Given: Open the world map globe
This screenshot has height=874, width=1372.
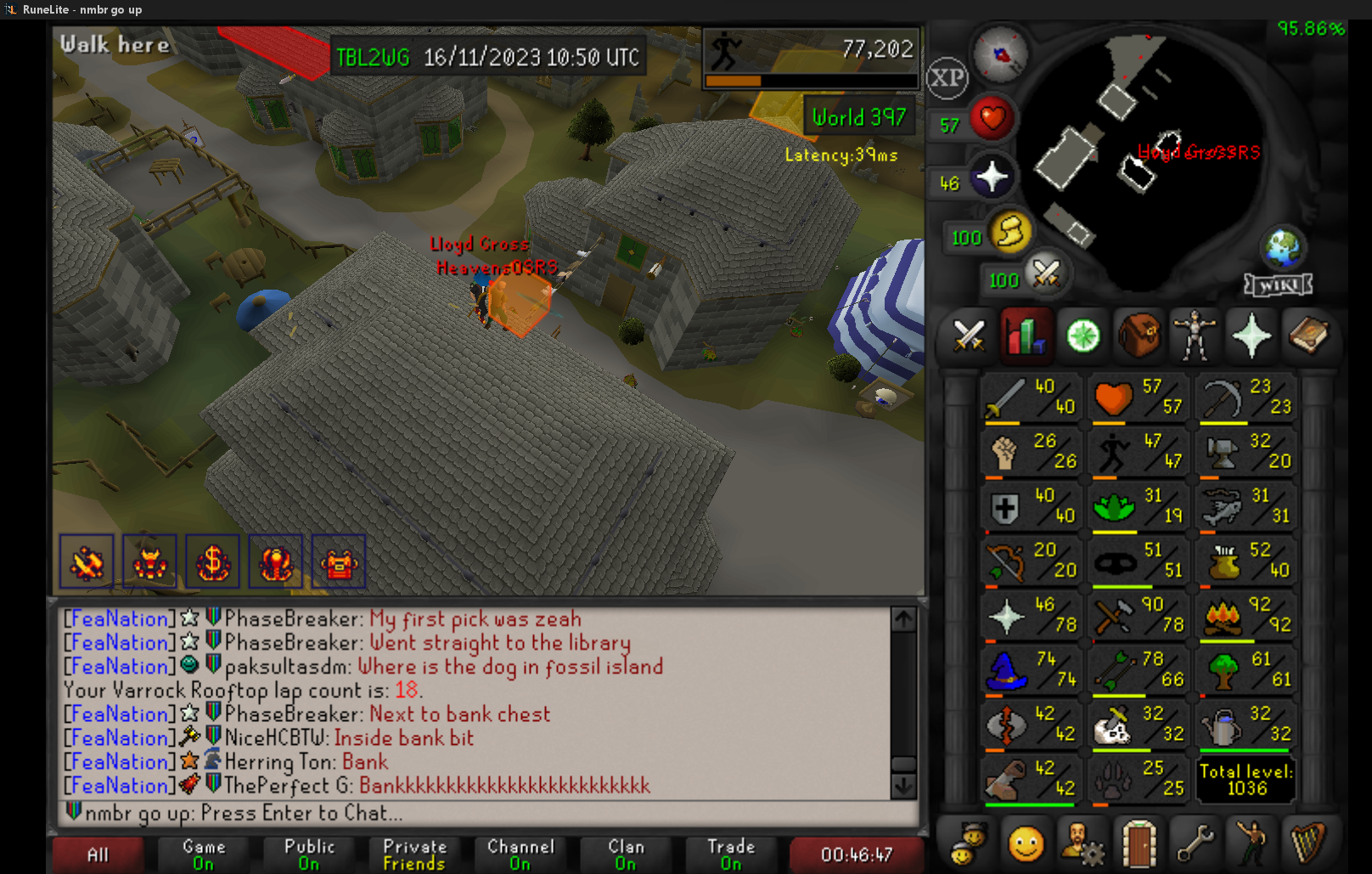Looking at the screenshot, I should click(1283, 247).
